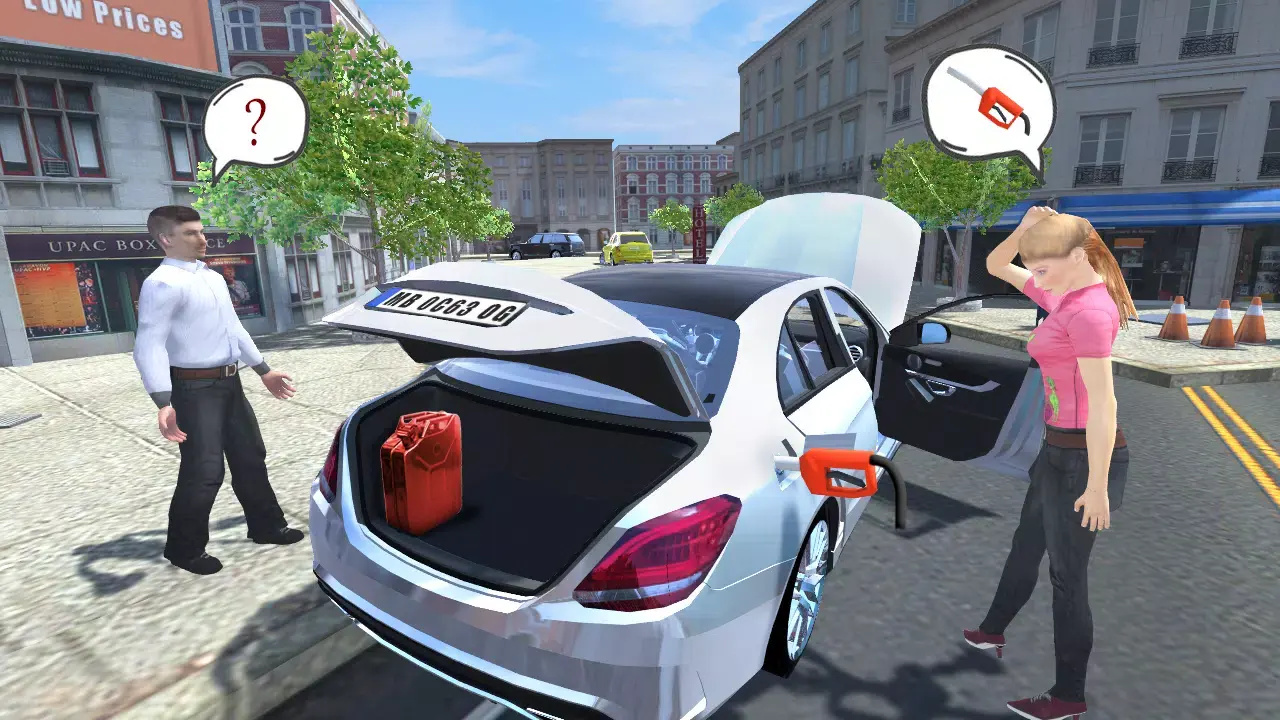Screen dimensions: 1280x720
Task: Click the question mark speech bubble
Action: 255,124
